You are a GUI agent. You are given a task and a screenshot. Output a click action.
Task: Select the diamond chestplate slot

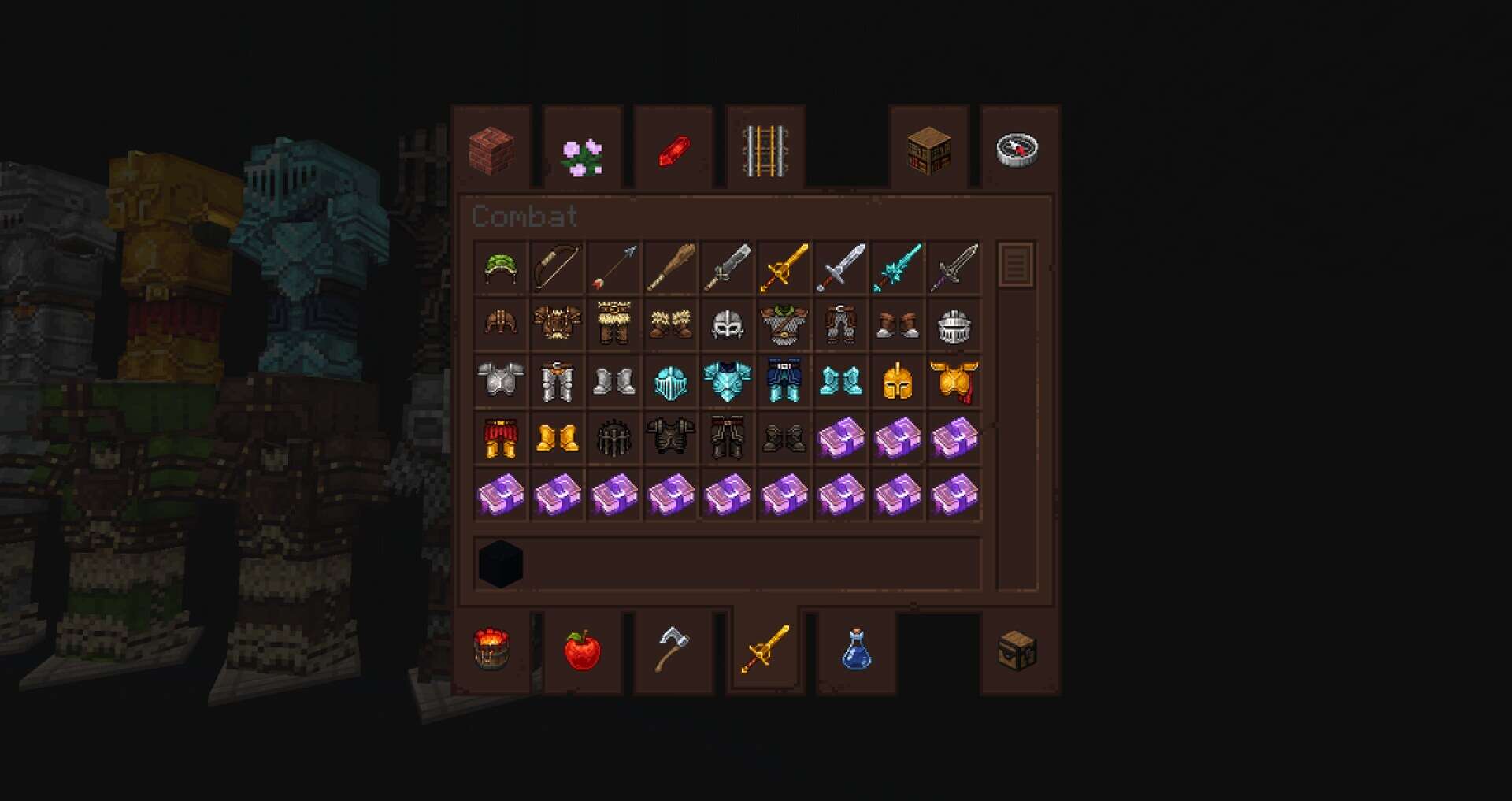point(728,381)
